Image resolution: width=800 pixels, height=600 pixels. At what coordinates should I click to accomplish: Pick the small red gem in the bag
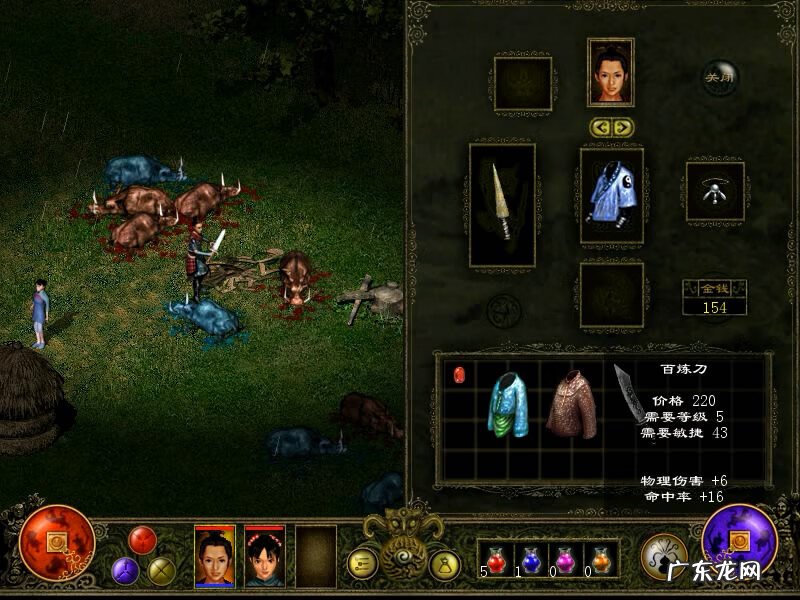460,375
